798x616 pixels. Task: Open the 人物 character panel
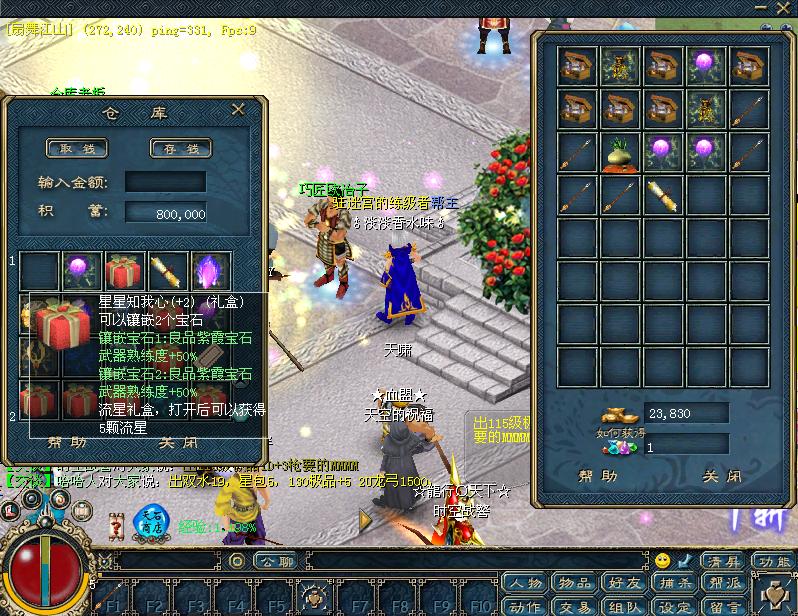pyautogui.click(x=525, y=584)
